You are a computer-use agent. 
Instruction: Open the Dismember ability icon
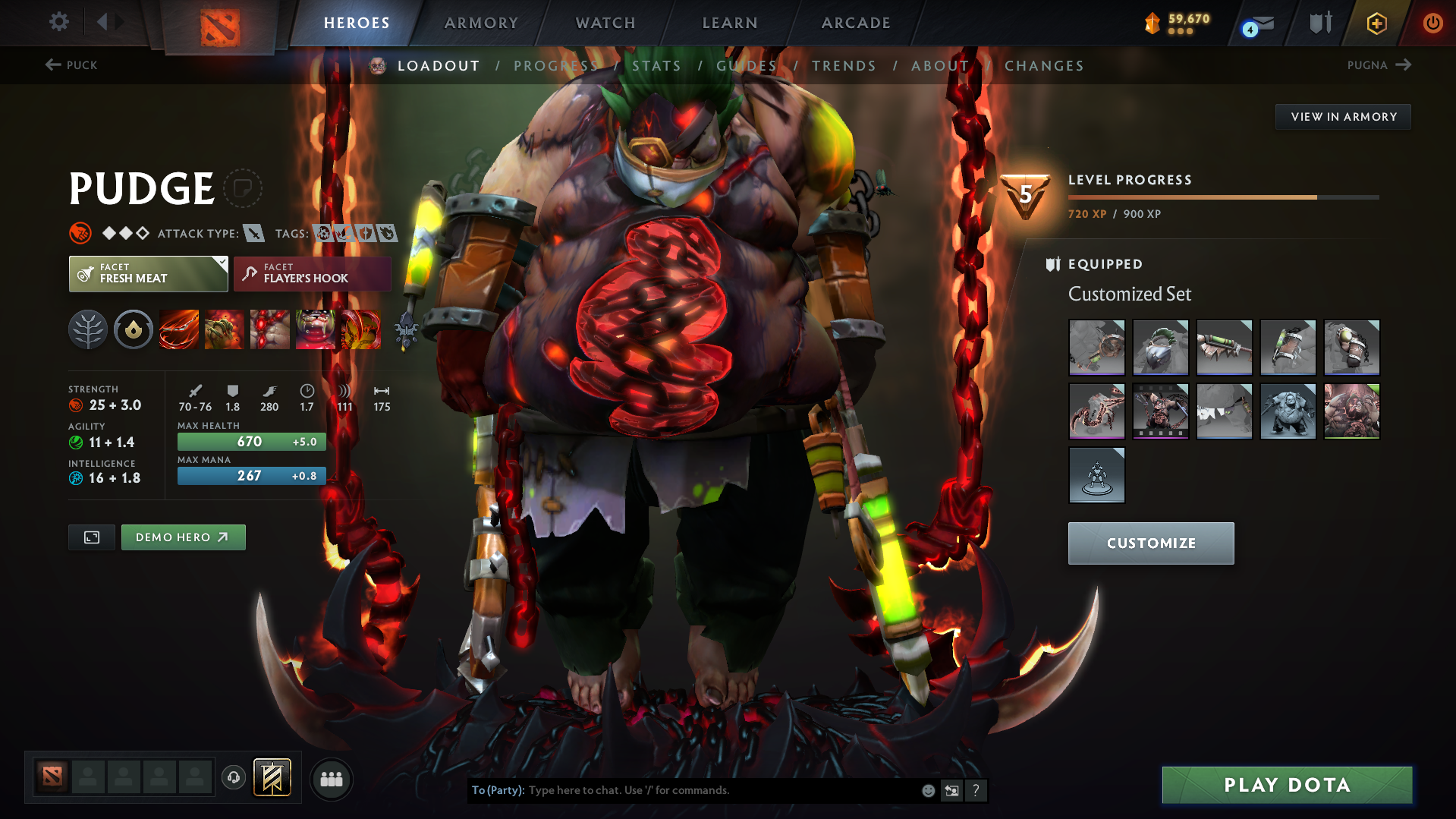coord(316,329)
